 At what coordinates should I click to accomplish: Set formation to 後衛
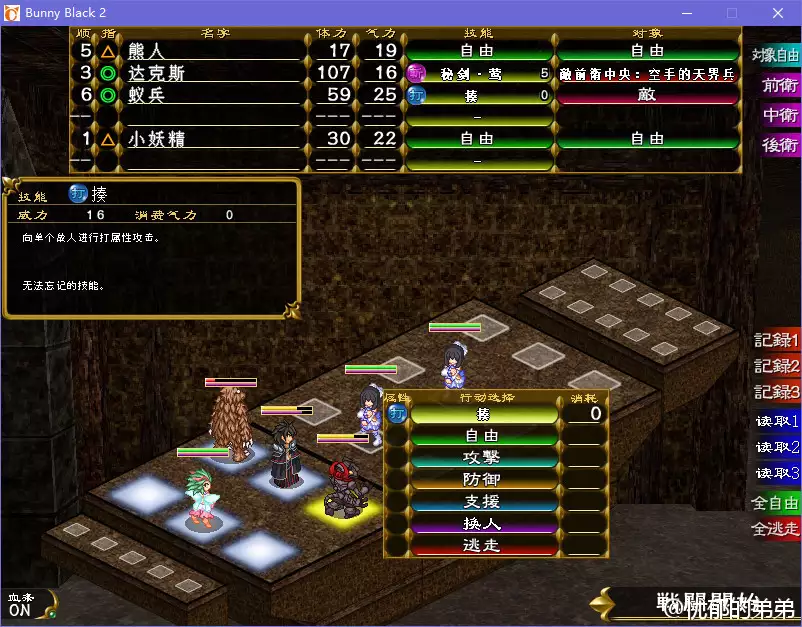tap(780, 145)
